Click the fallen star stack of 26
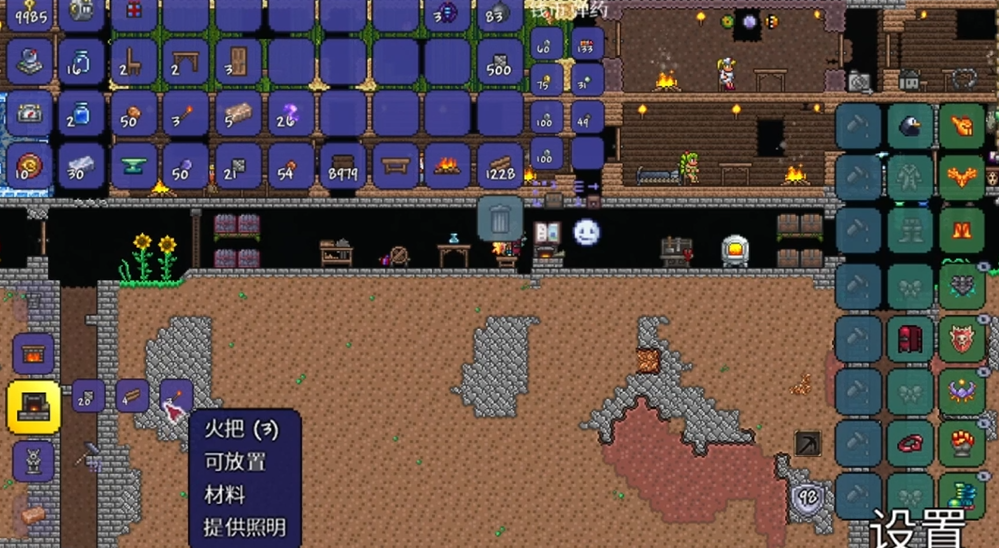This screenshot has width=999, height=548. tap(290, 113)
